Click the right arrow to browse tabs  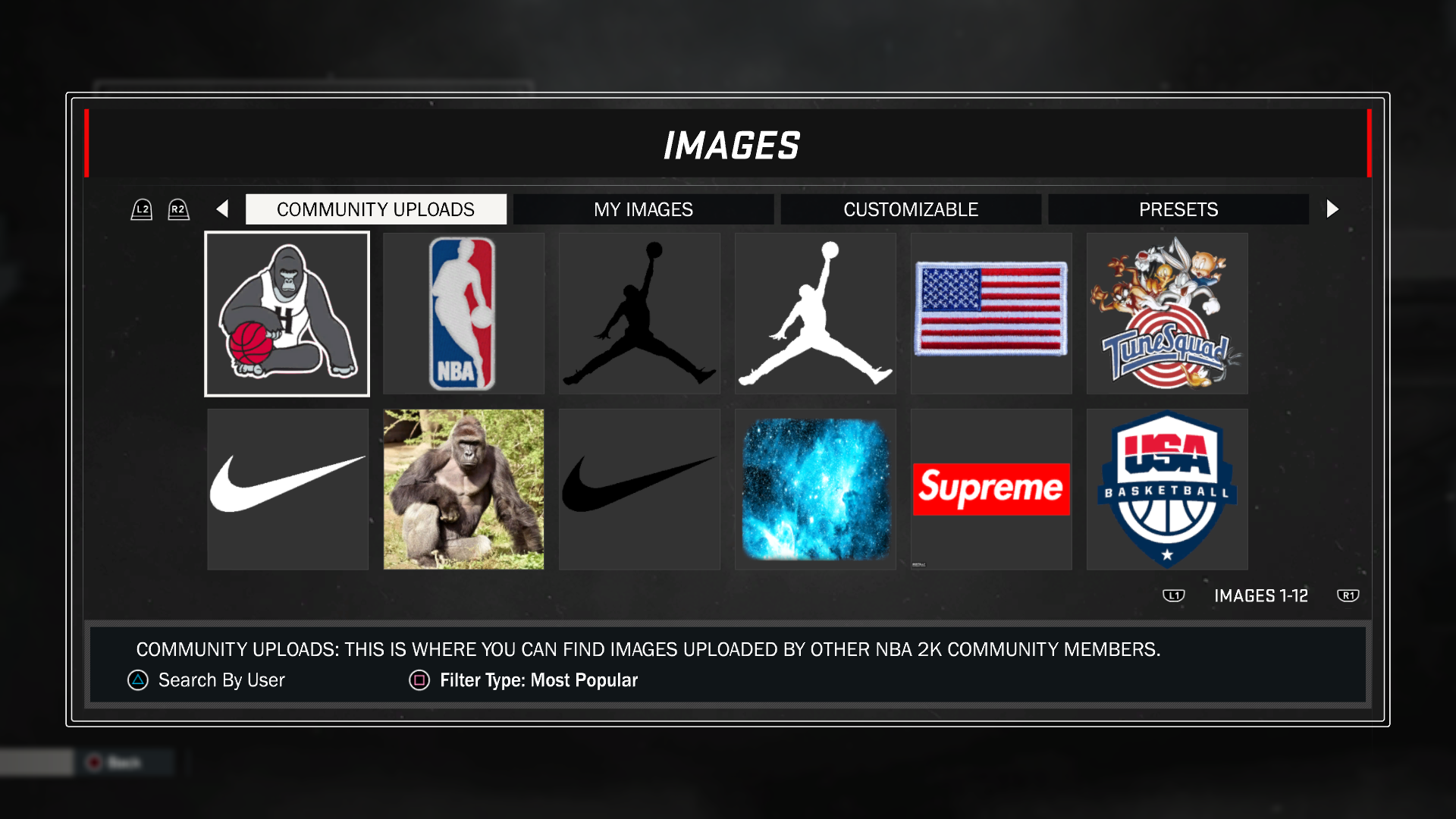[1332, 209]
